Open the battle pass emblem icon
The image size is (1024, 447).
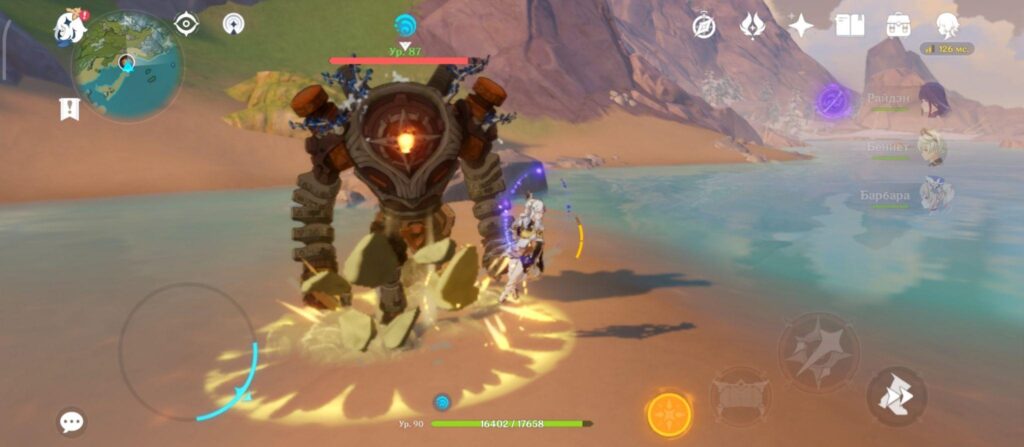752,26
